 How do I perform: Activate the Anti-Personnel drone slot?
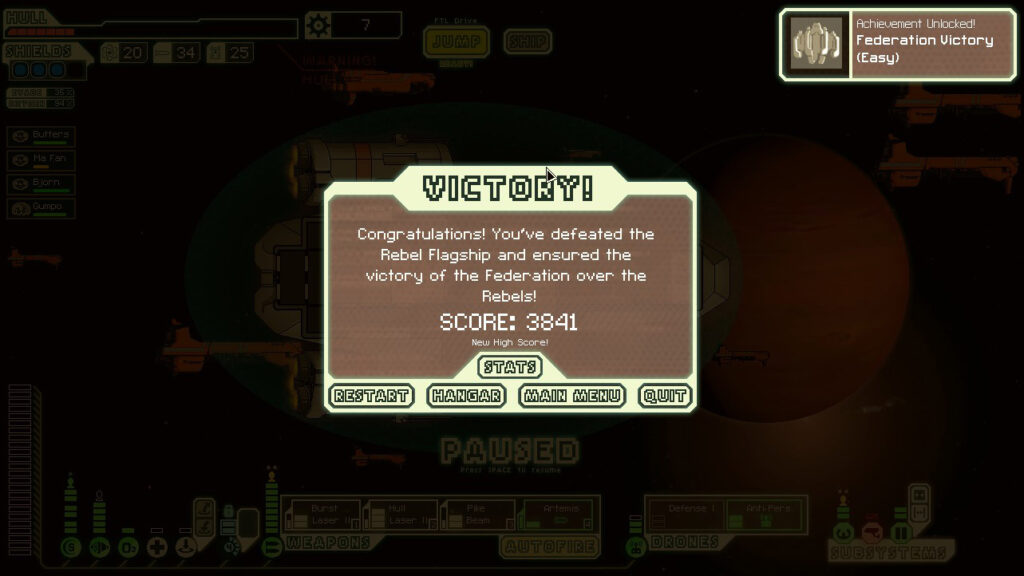click(764, 514)
